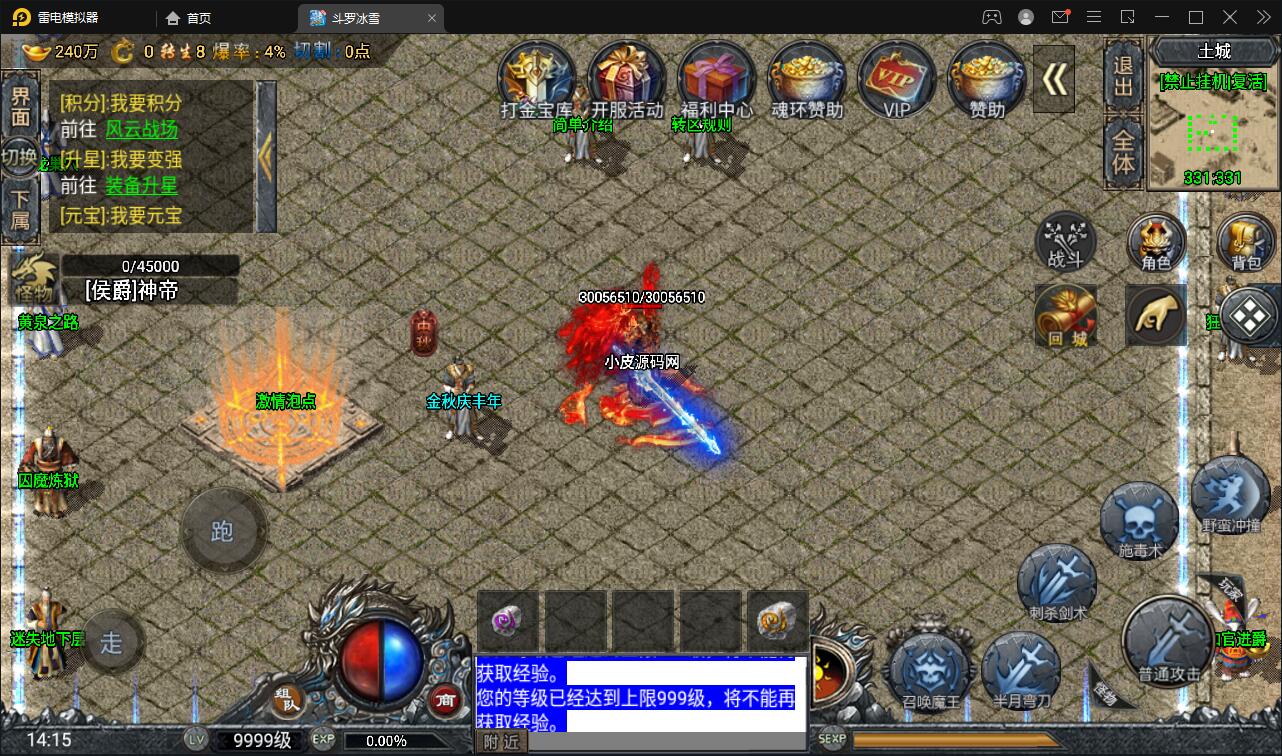
Task: Open the 打金宝库 treasure vault
Action: point(537,80)
